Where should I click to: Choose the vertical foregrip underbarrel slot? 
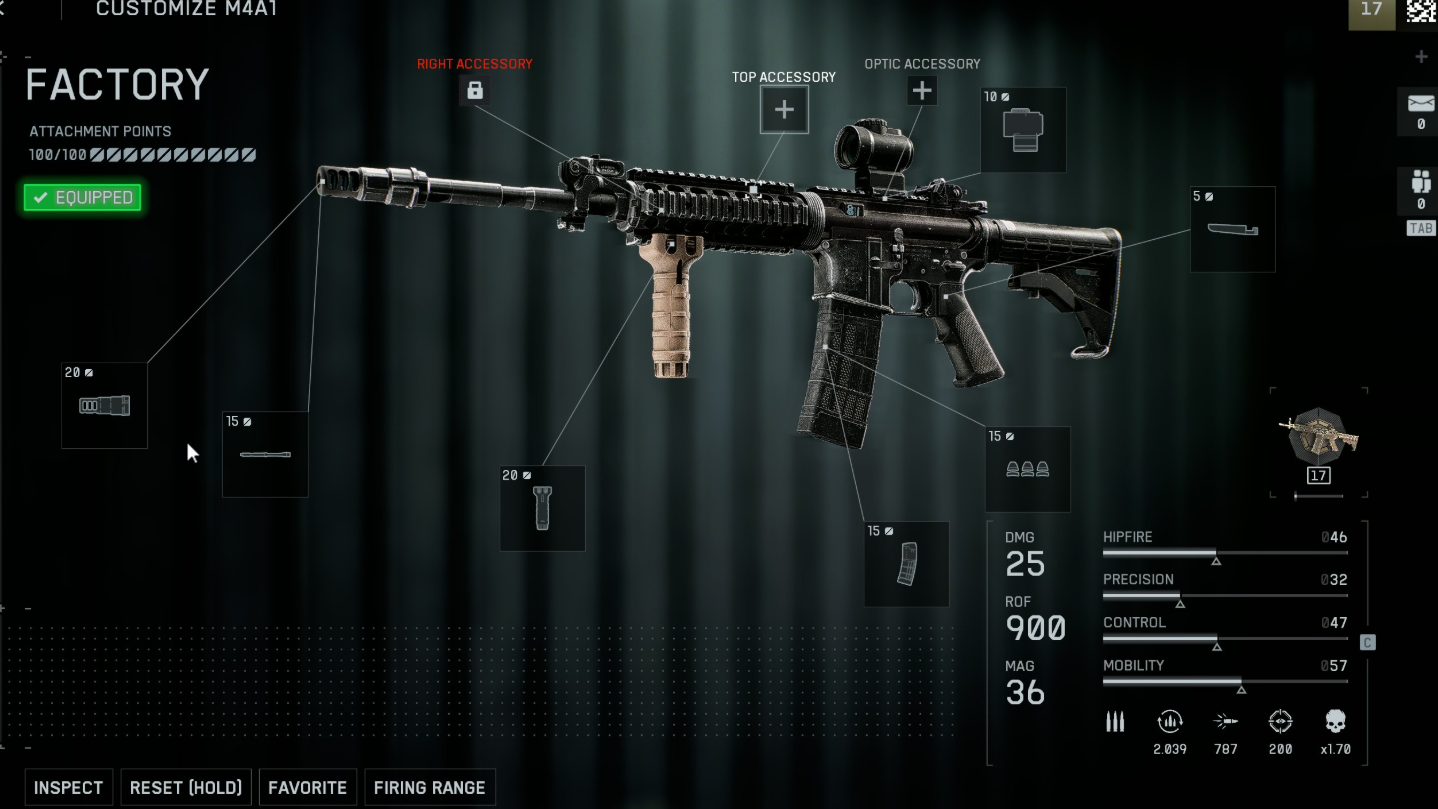pos(542,507)
